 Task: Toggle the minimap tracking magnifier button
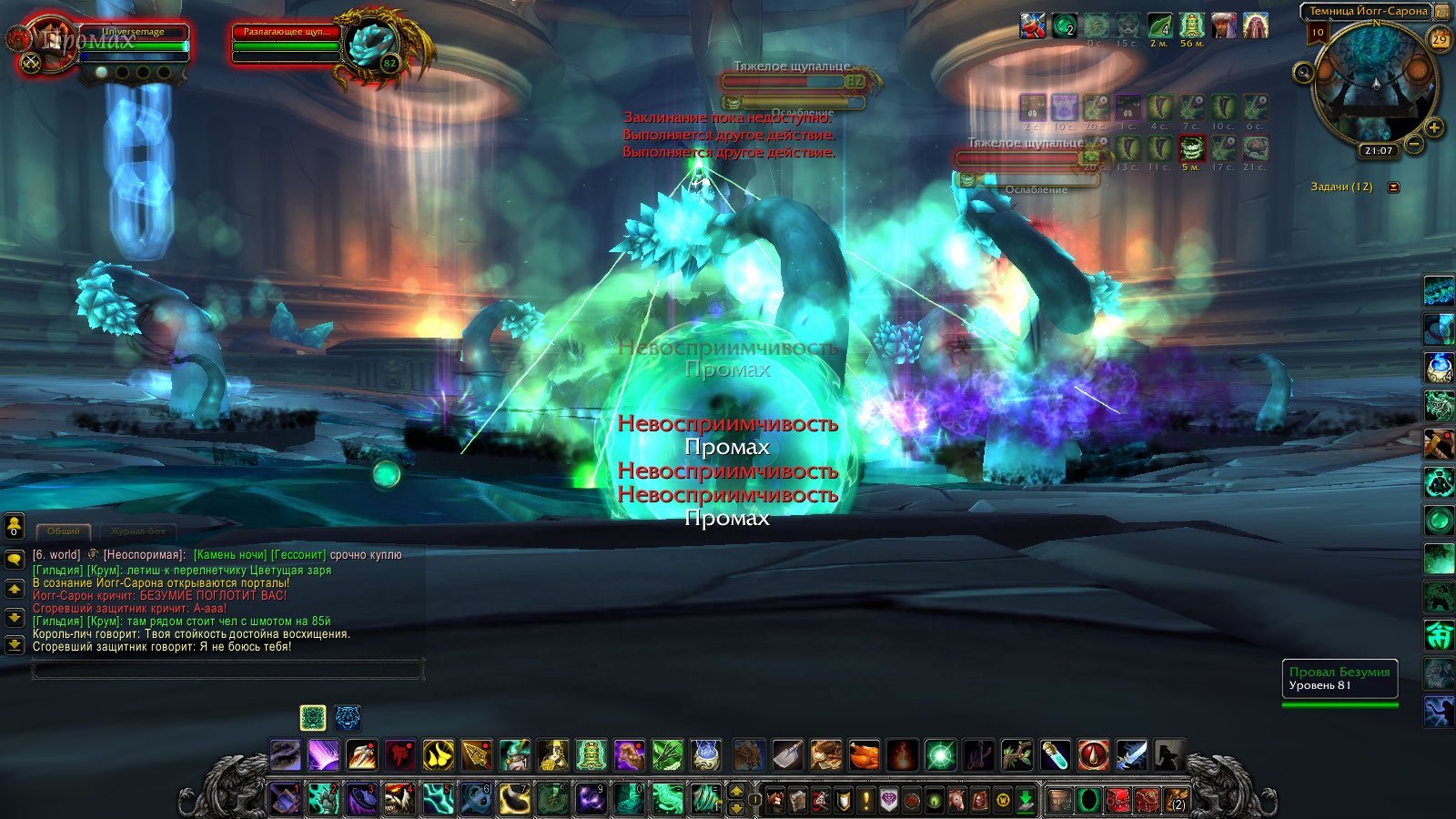pos(1304,73)
